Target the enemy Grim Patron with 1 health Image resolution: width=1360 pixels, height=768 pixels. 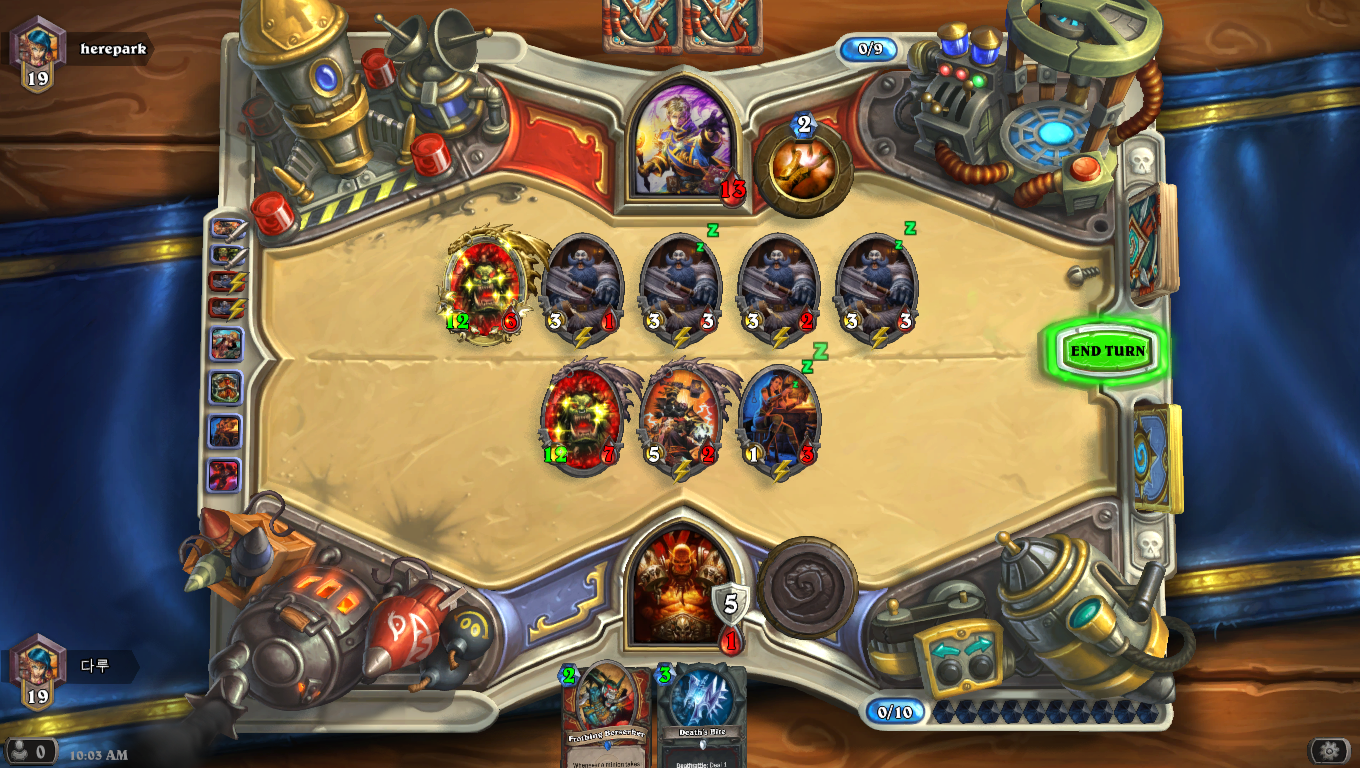tap(583, 289)
